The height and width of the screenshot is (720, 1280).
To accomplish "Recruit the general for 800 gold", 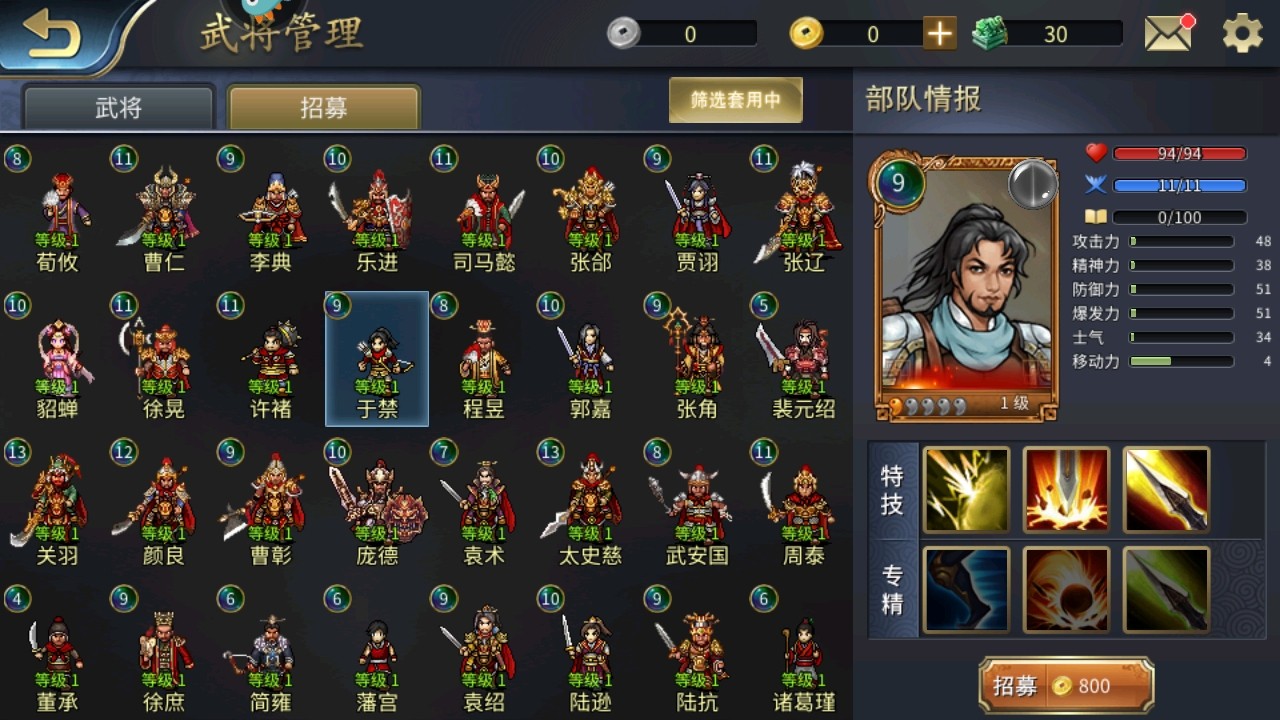I will (1066, 686).
